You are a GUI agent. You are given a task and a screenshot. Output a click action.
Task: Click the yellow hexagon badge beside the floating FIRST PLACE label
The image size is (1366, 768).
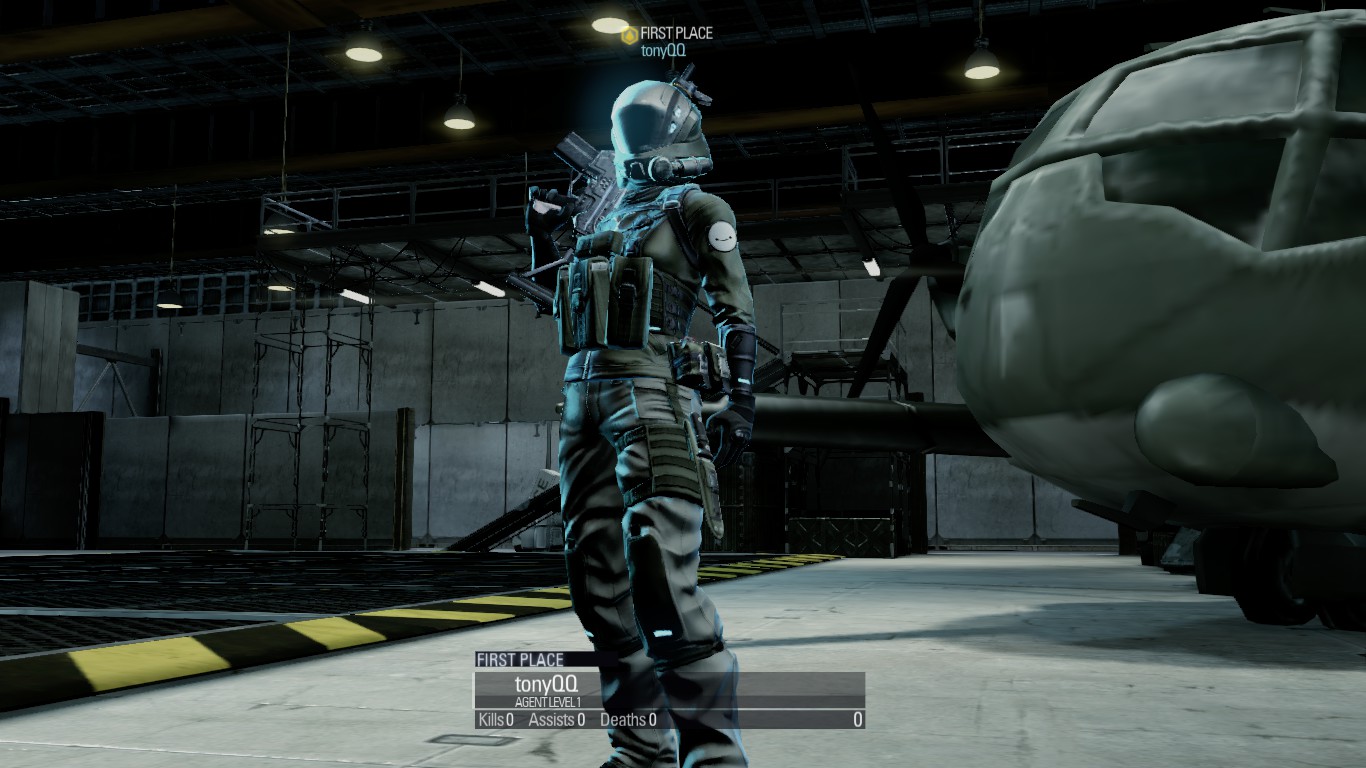[629, 35]
